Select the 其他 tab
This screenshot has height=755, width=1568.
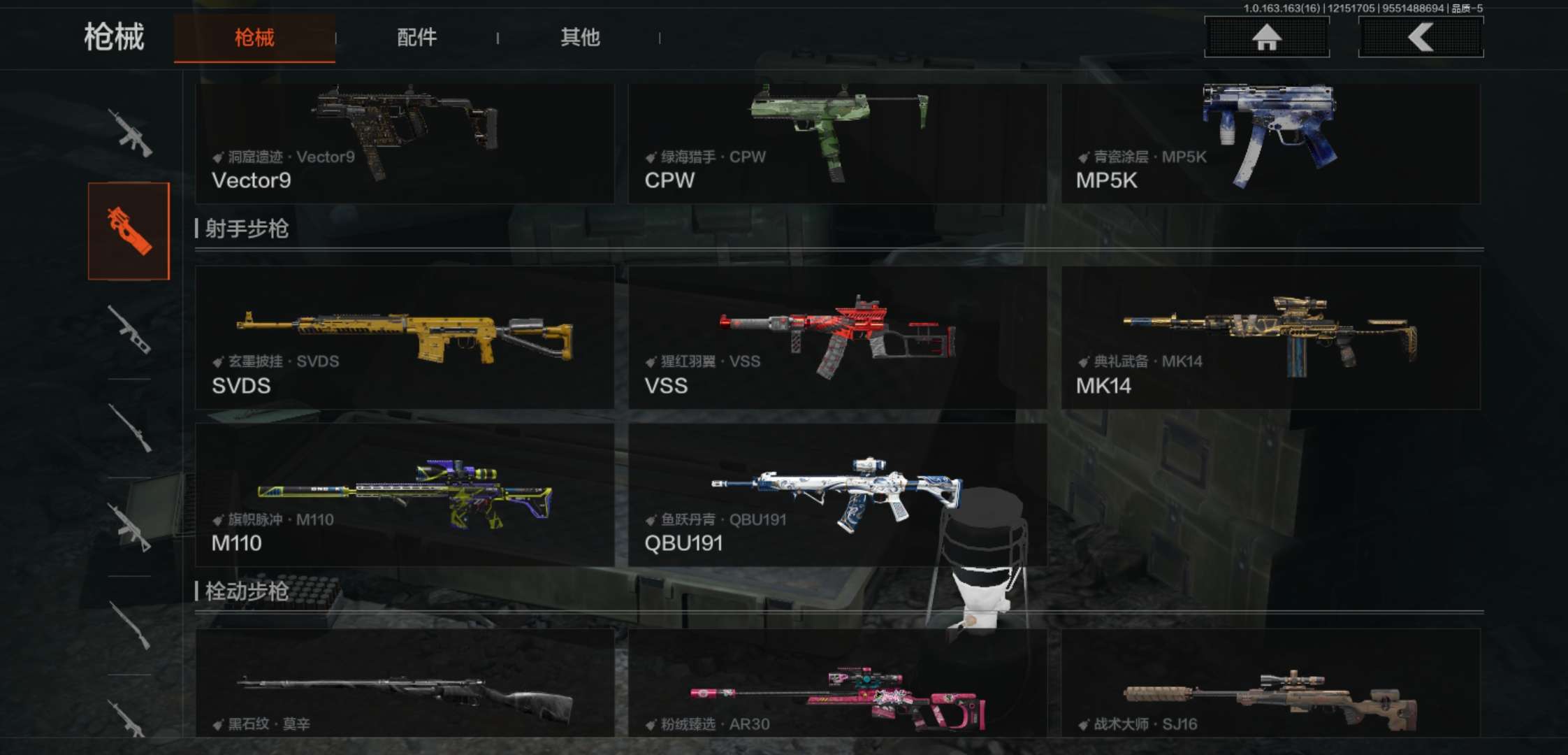580,38
